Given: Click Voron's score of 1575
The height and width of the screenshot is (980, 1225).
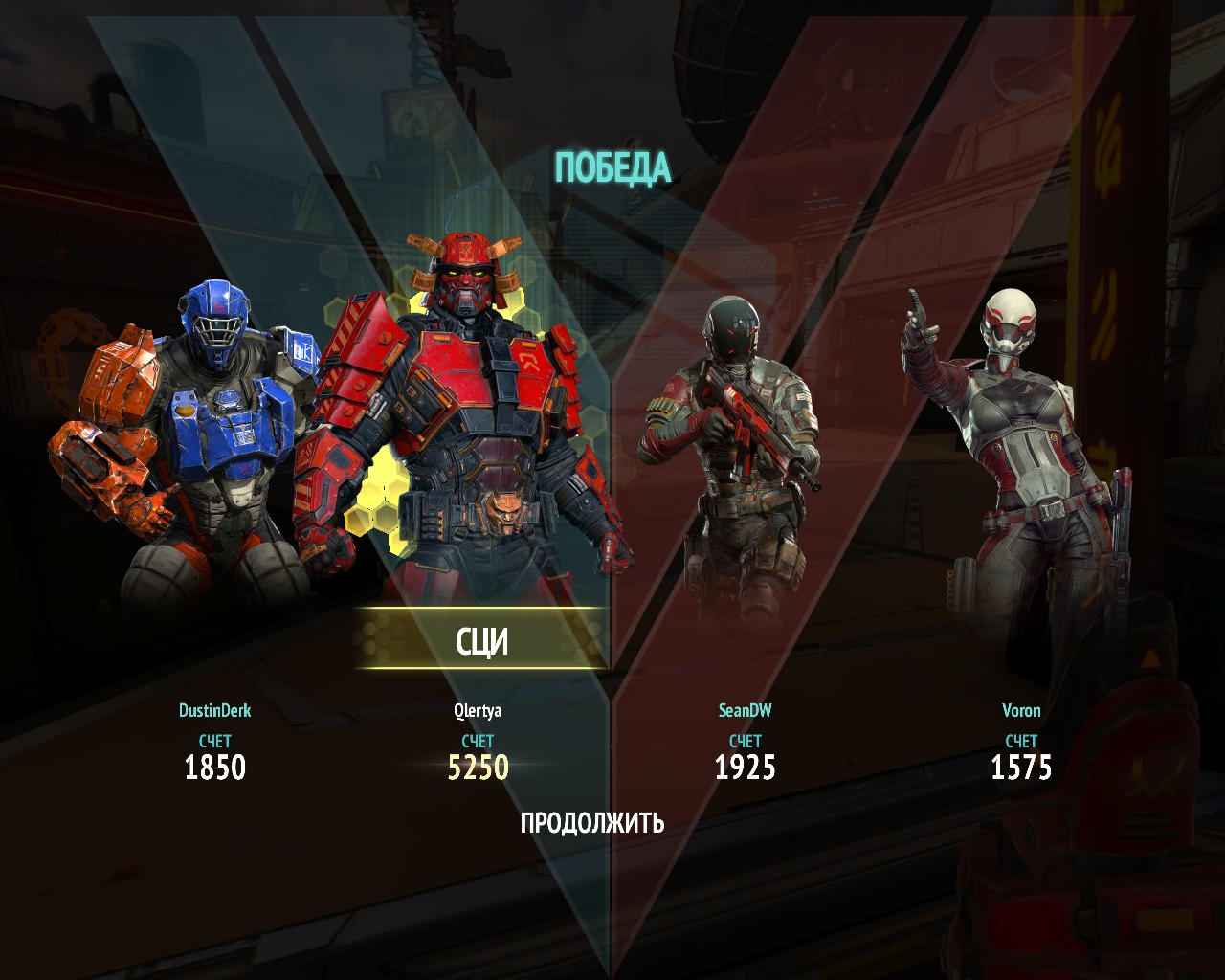Looking at the screenshot, I should pyautogui.click(x=1022, y=766).
